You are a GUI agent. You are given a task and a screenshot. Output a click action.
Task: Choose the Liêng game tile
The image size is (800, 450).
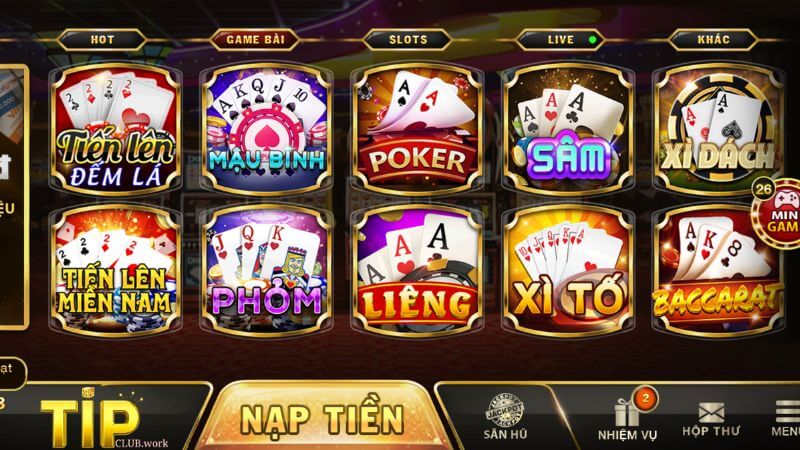(x=417, y=265)
